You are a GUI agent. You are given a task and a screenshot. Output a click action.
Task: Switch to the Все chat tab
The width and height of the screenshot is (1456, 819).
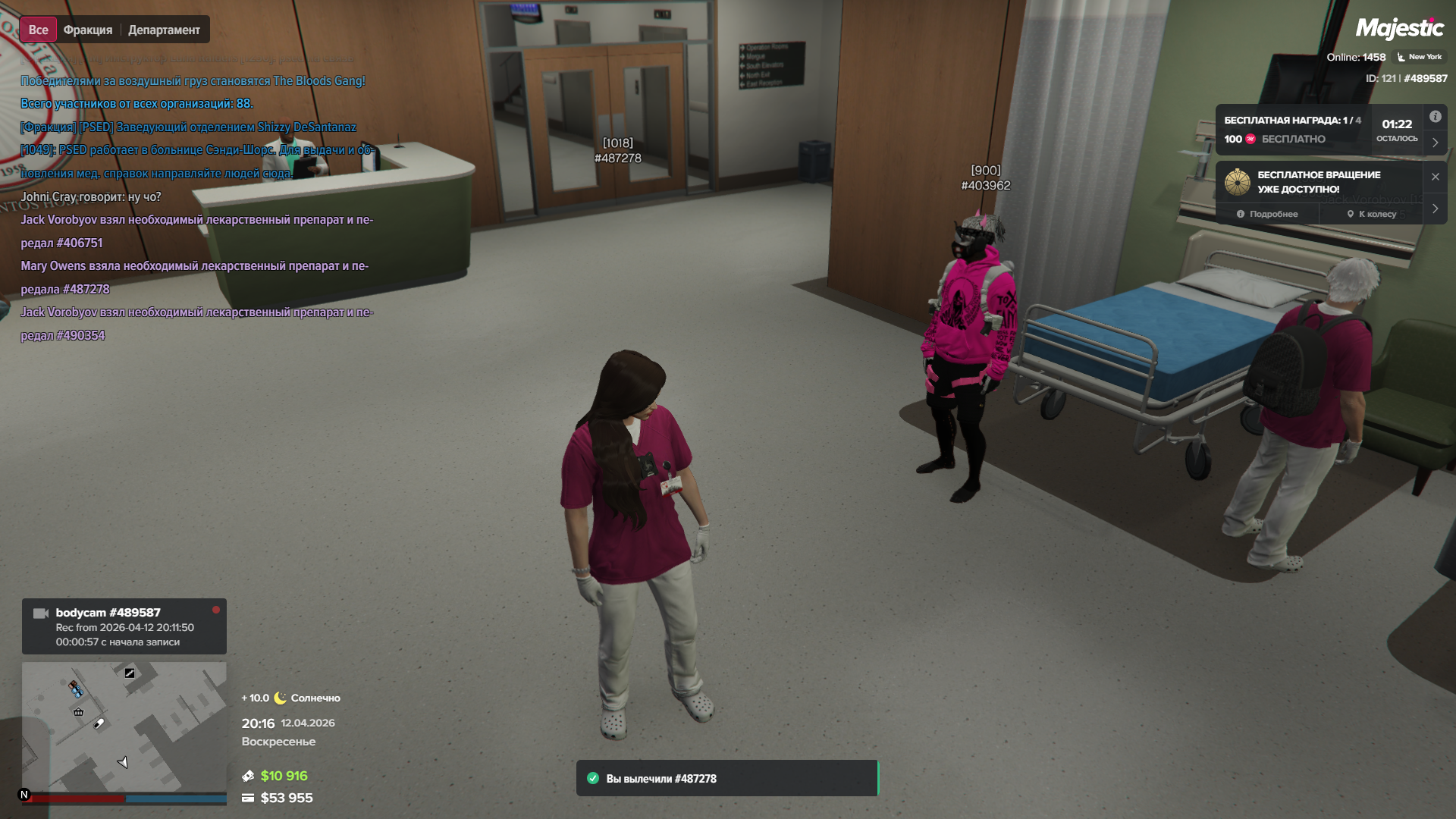tap(38, 30)
